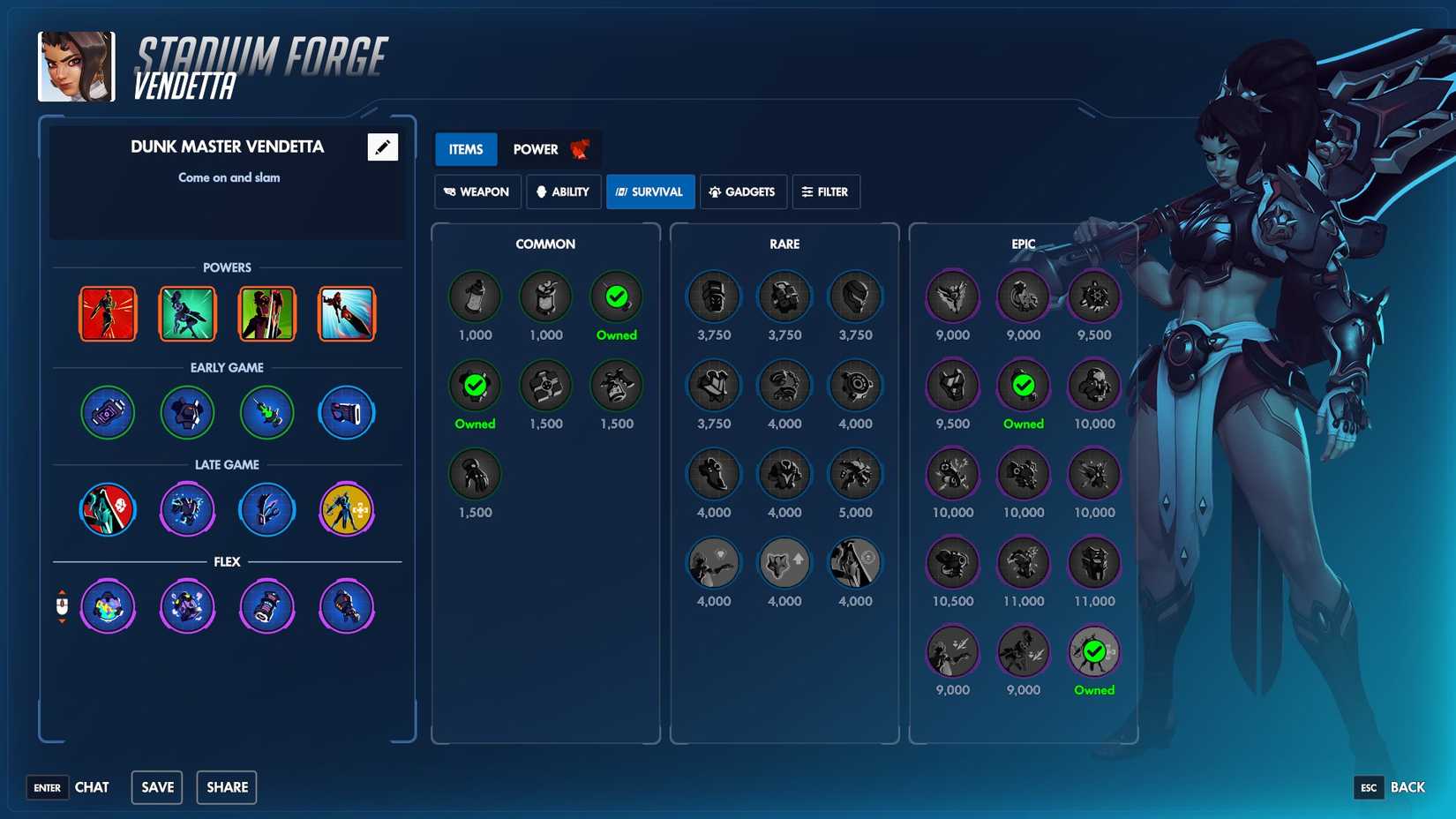Click the Owned checkmark in the Common top row
The height and width of the screenshot is (819, 1456).
pos(616,298)
